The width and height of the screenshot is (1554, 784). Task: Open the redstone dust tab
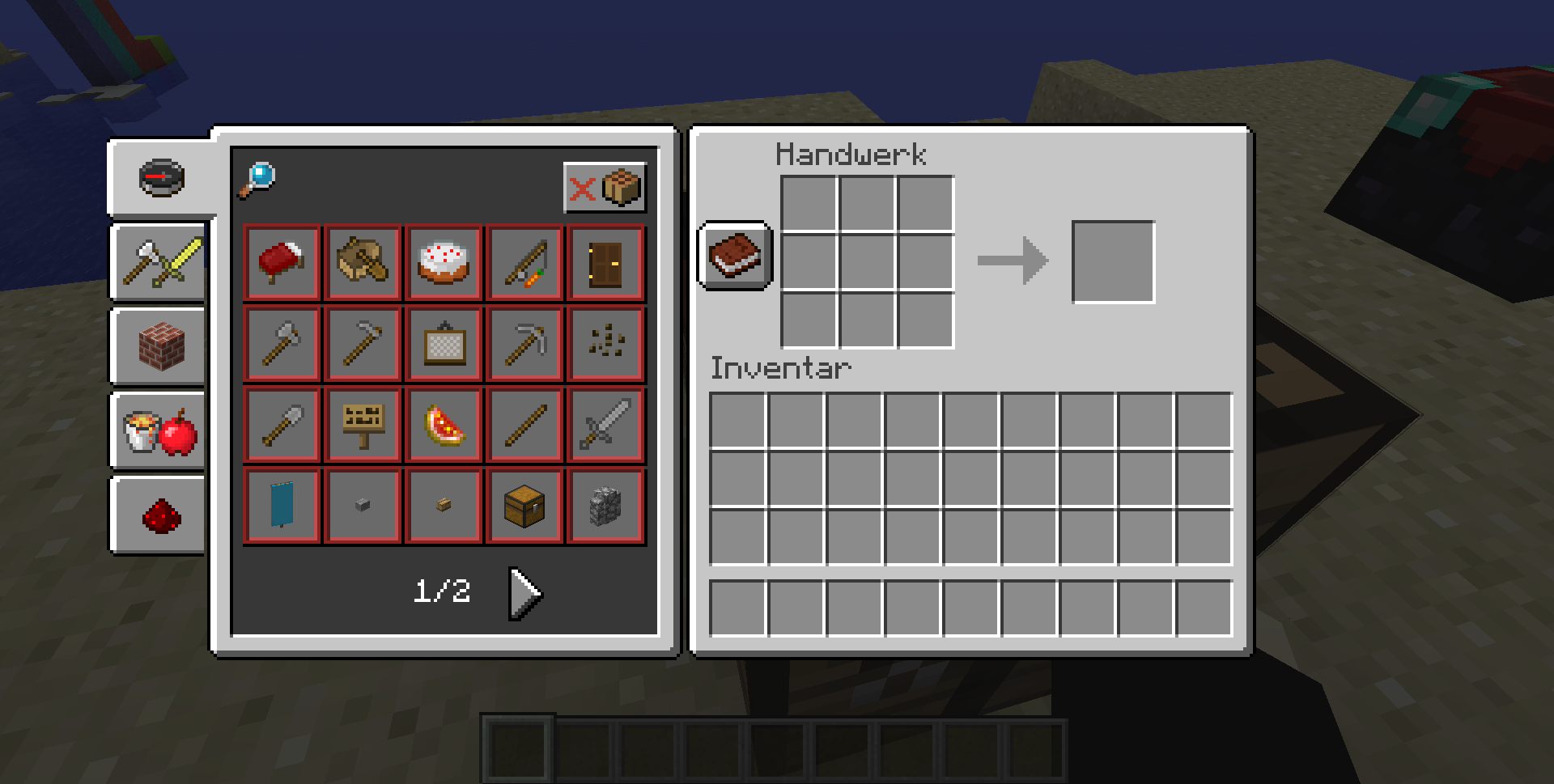[160, 515]
